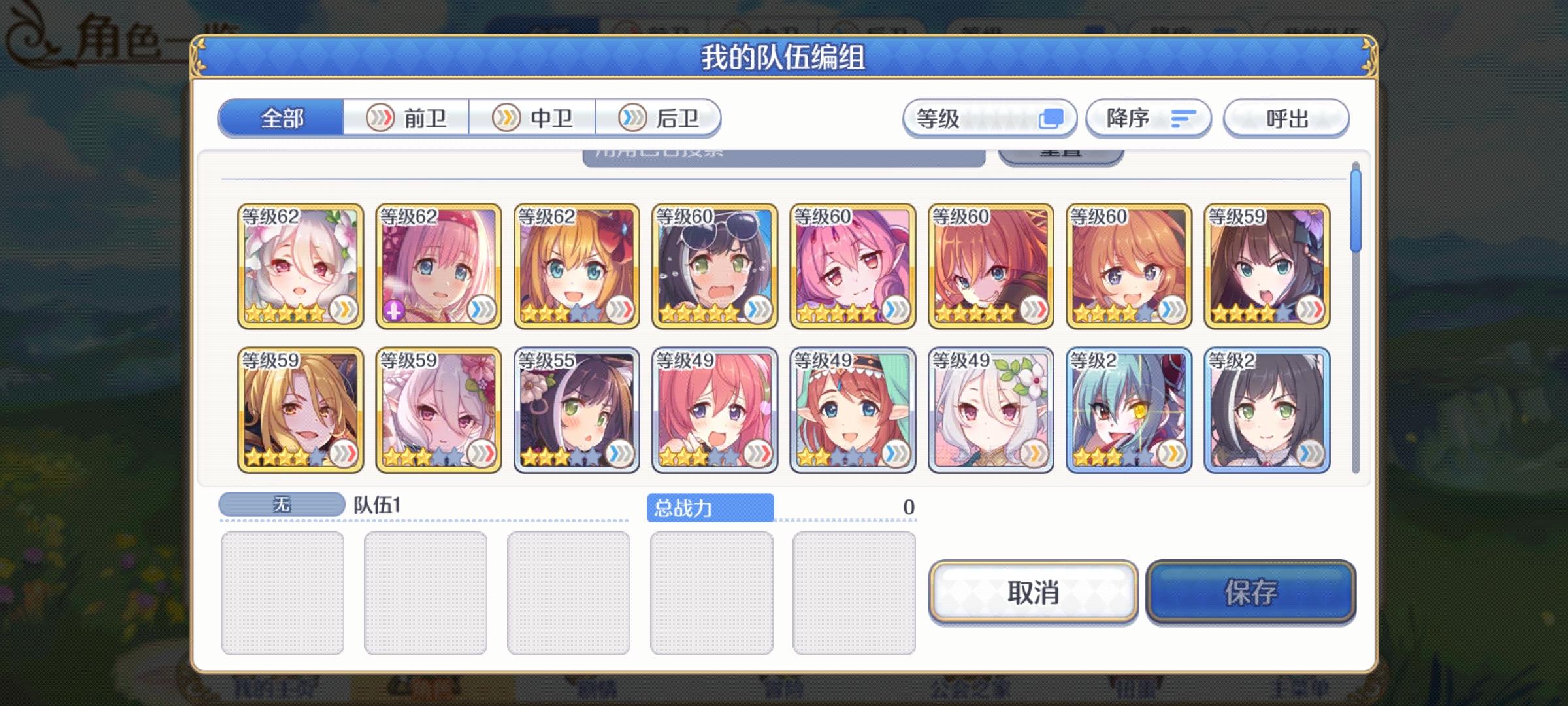Open the 等级 sort criteria selector
Image resolution: width=1568 pixels, height=706 pixels.
[x=990, y=118]
